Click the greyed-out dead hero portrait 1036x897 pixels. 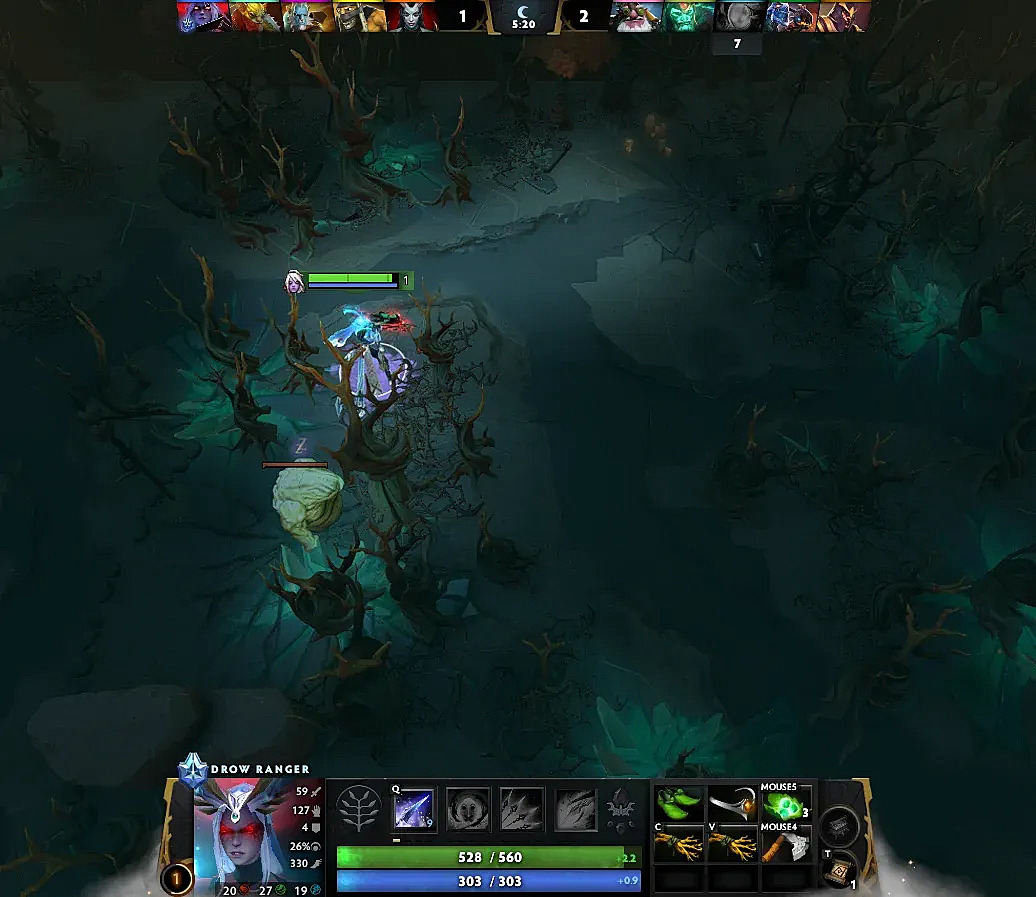click(x=741, y=16)
